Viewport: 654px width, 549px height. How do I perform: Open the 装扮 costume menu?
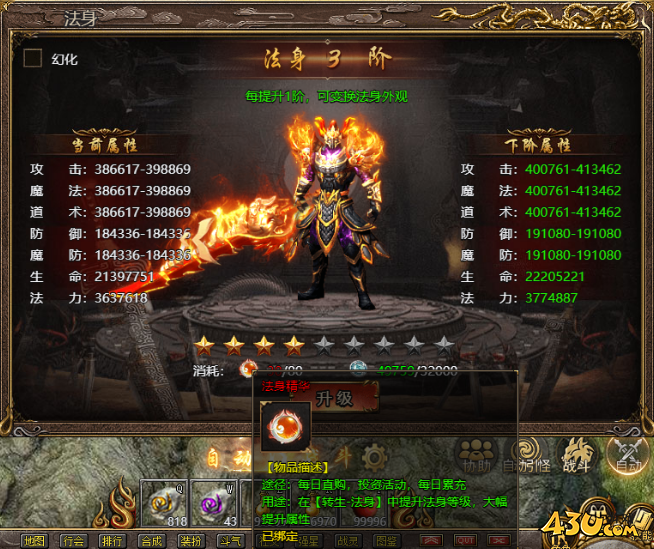point(190,541)
